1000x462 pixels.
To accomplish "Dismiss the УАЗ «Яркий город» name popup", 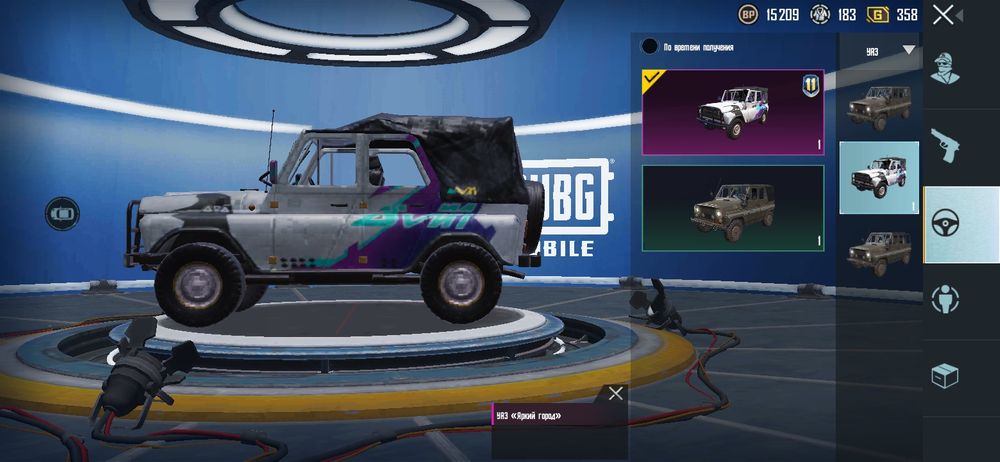I will point(616,393).
